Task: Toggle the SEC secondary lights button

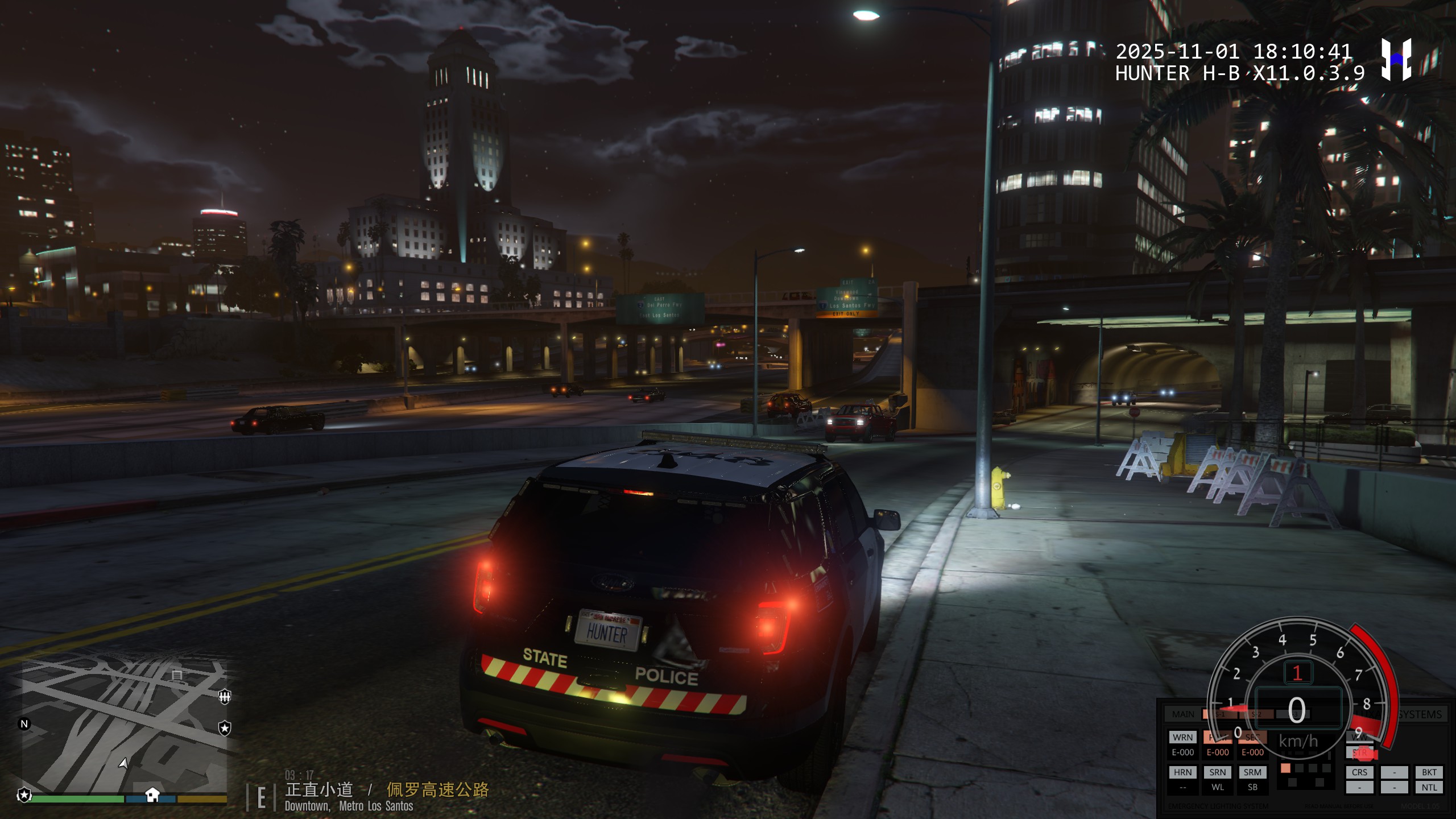Action: pos(1252,737)
